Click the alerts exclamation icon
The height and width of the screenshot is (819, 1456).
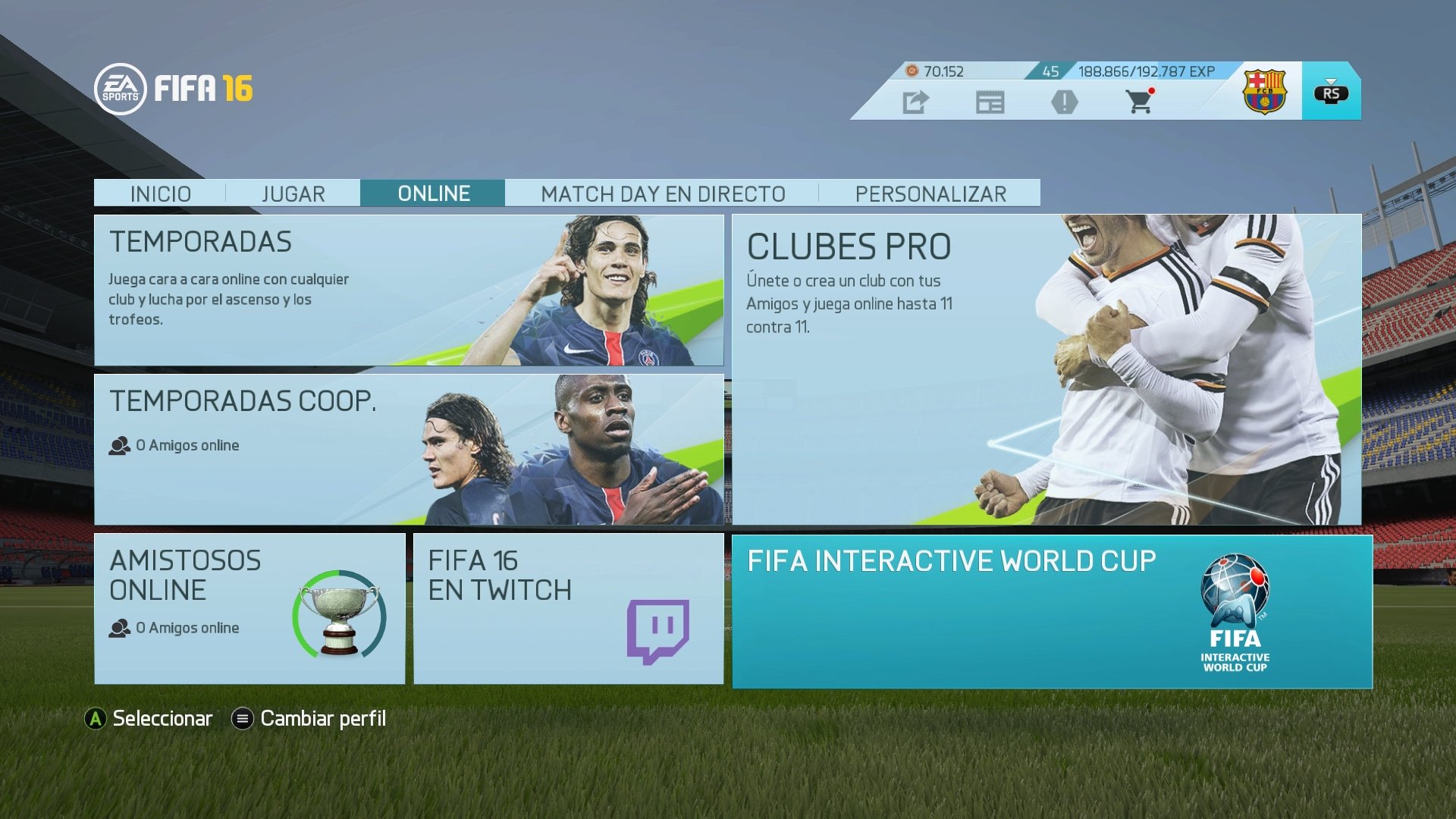[1067, 102]
